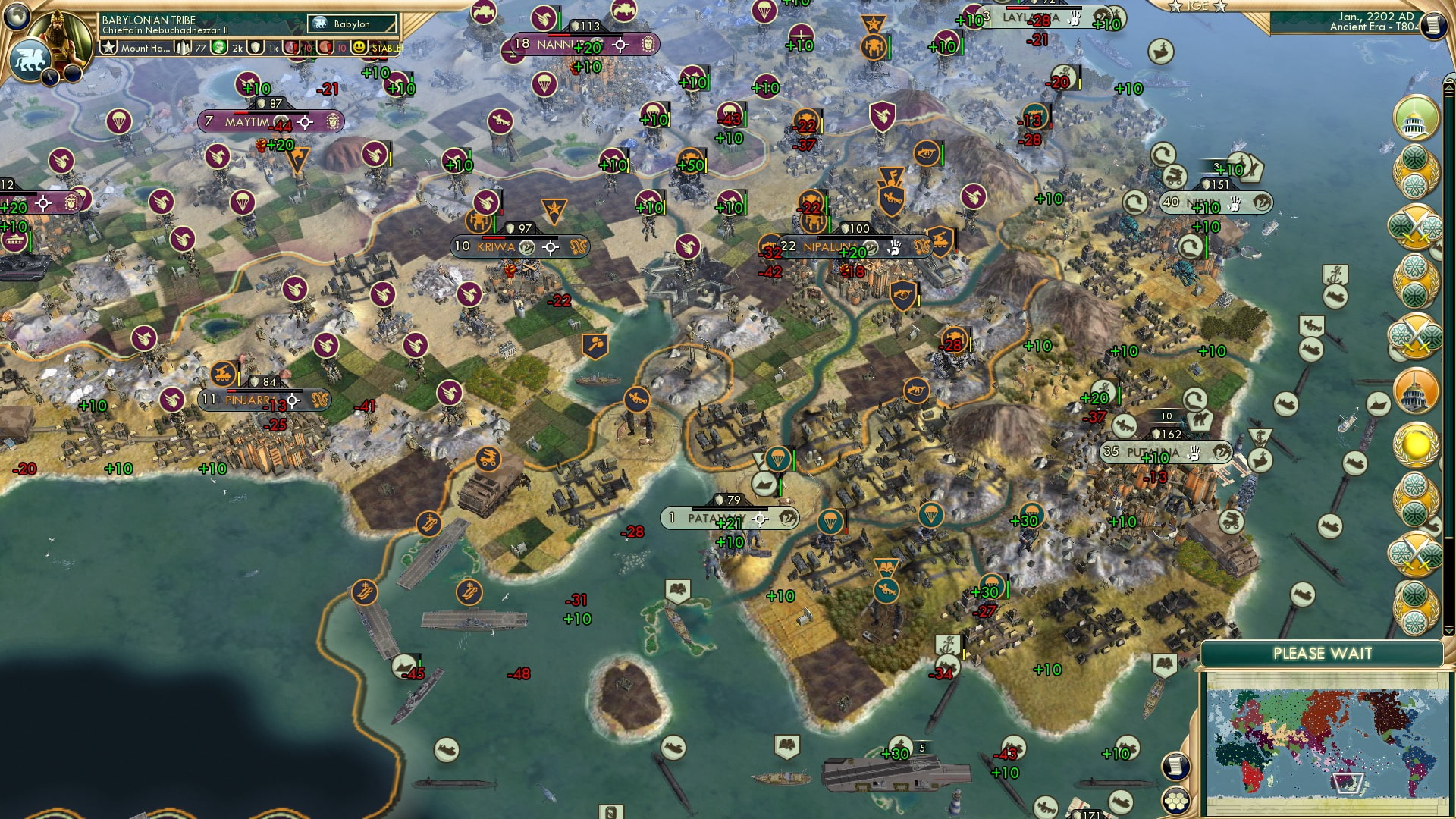The width and height of the screenshot is (1456, 819).
Task: Toggle the strategic view globe icon top-left
Action: [15, 14]
